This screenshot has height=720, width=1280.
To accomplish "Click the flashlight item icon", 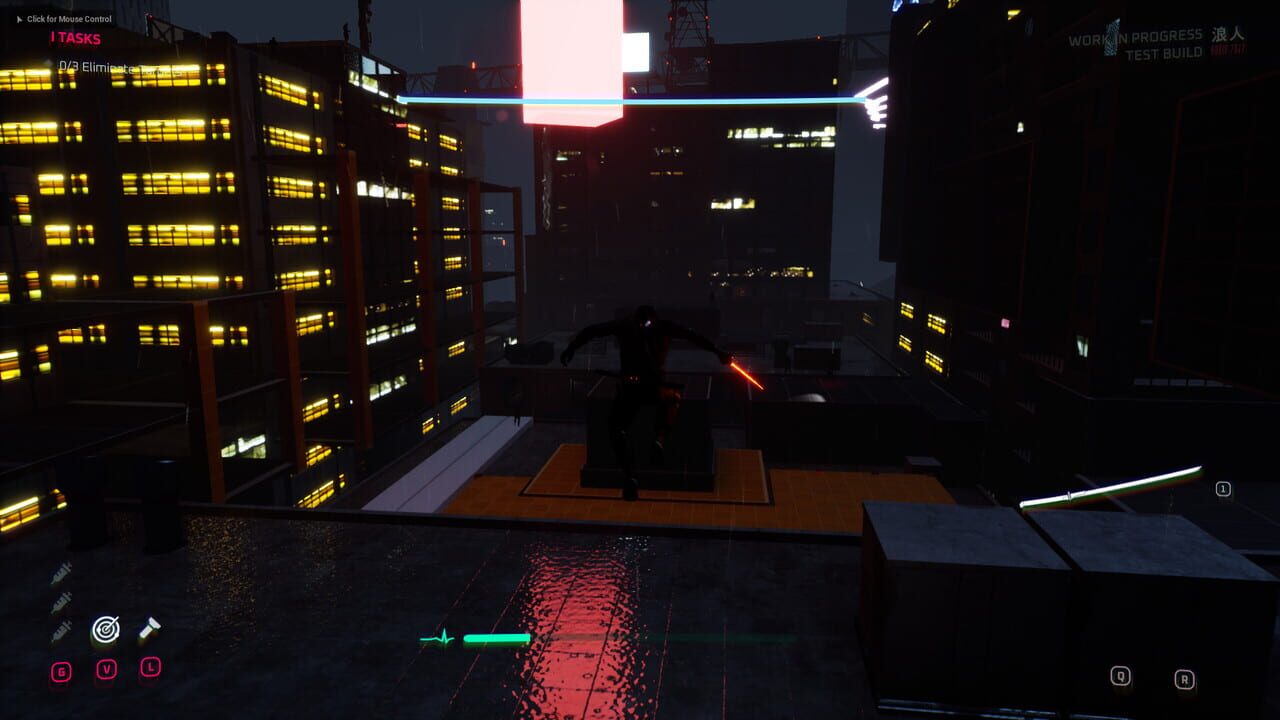I will [150, 628].
